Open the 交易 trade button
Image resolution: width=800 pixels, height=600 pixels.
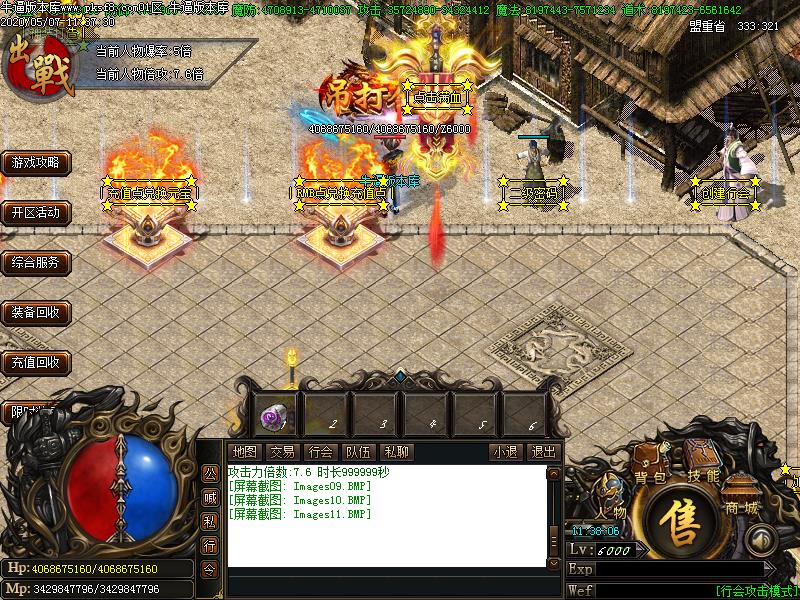pos(282,452)
